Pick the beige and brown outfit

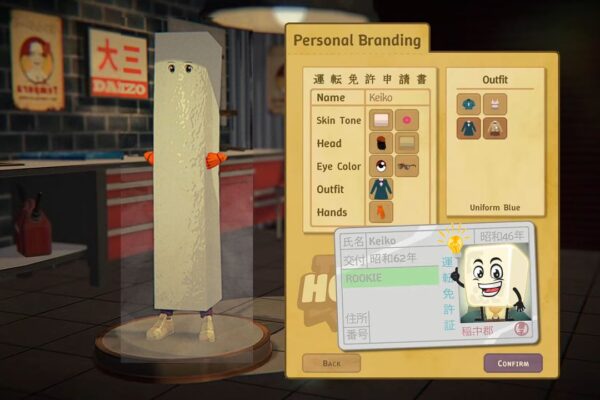(x=493, y=128)
